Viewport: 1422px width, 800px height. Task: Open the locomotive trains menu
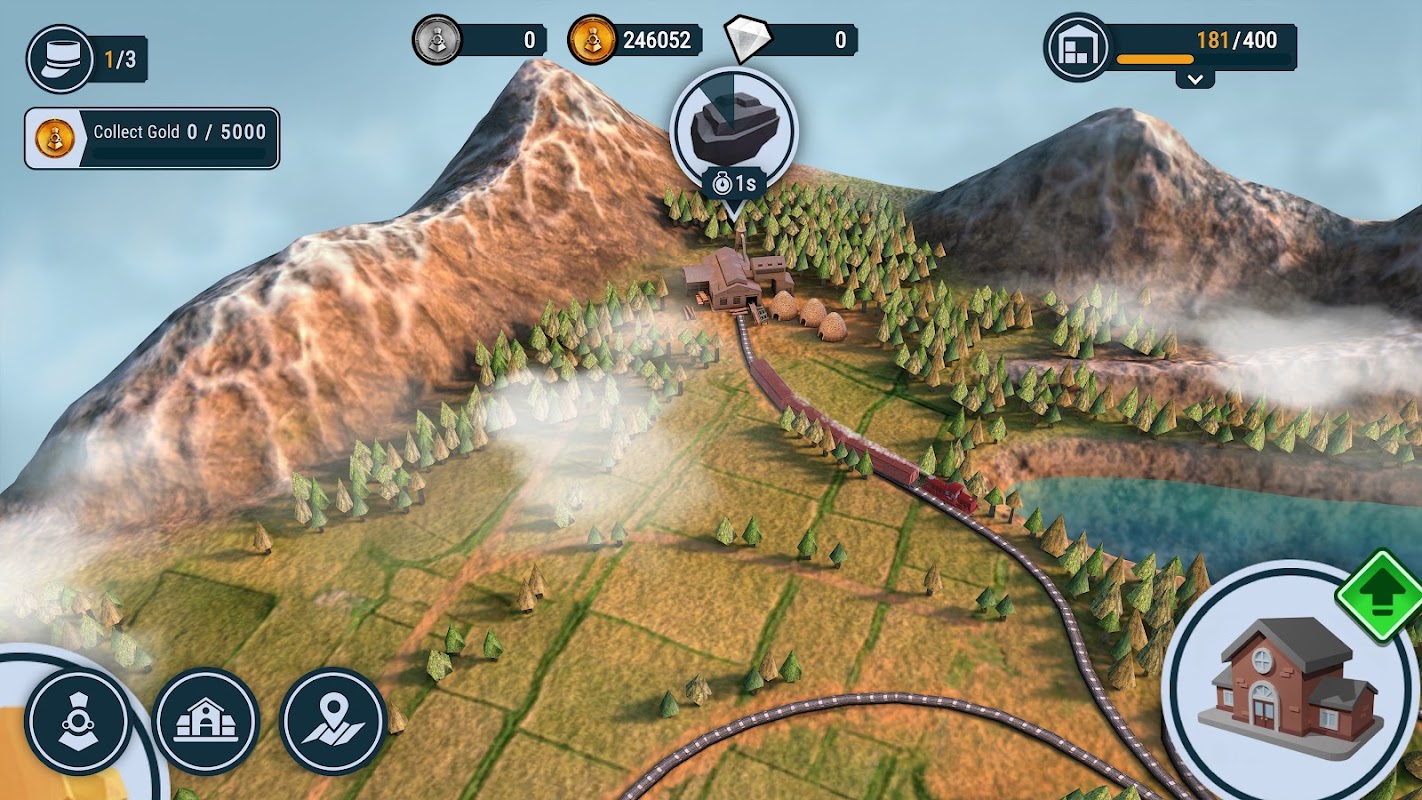pos(78,720)
